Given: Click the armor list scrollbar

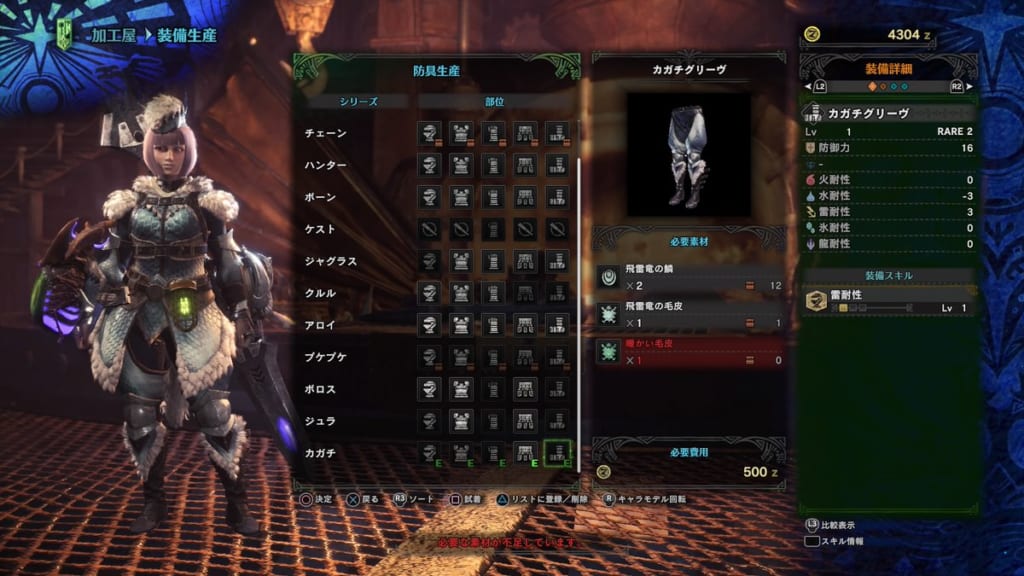Looking at the screenshot, I should pos(579,300).
